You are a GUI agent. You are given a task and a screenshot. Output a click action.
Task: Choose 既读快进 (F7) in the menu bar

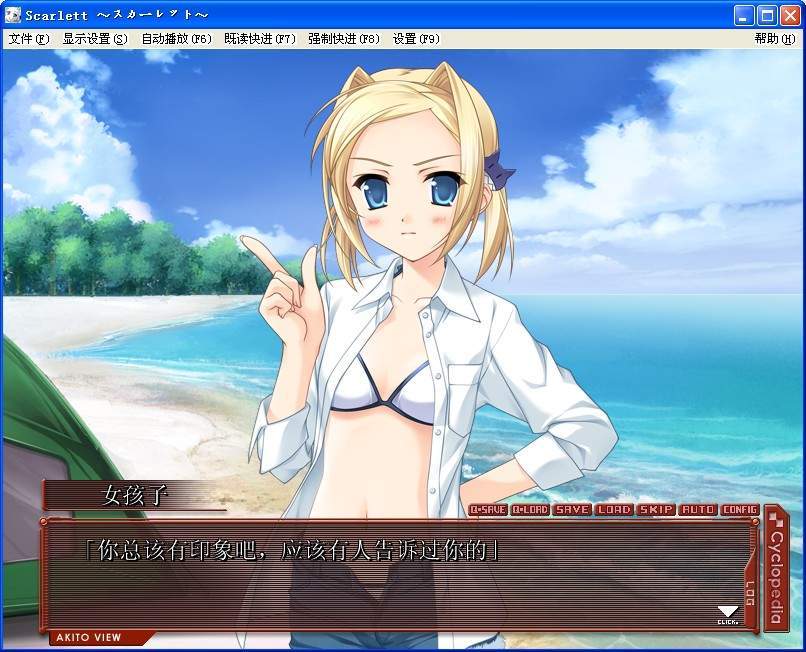pos(260,39)
